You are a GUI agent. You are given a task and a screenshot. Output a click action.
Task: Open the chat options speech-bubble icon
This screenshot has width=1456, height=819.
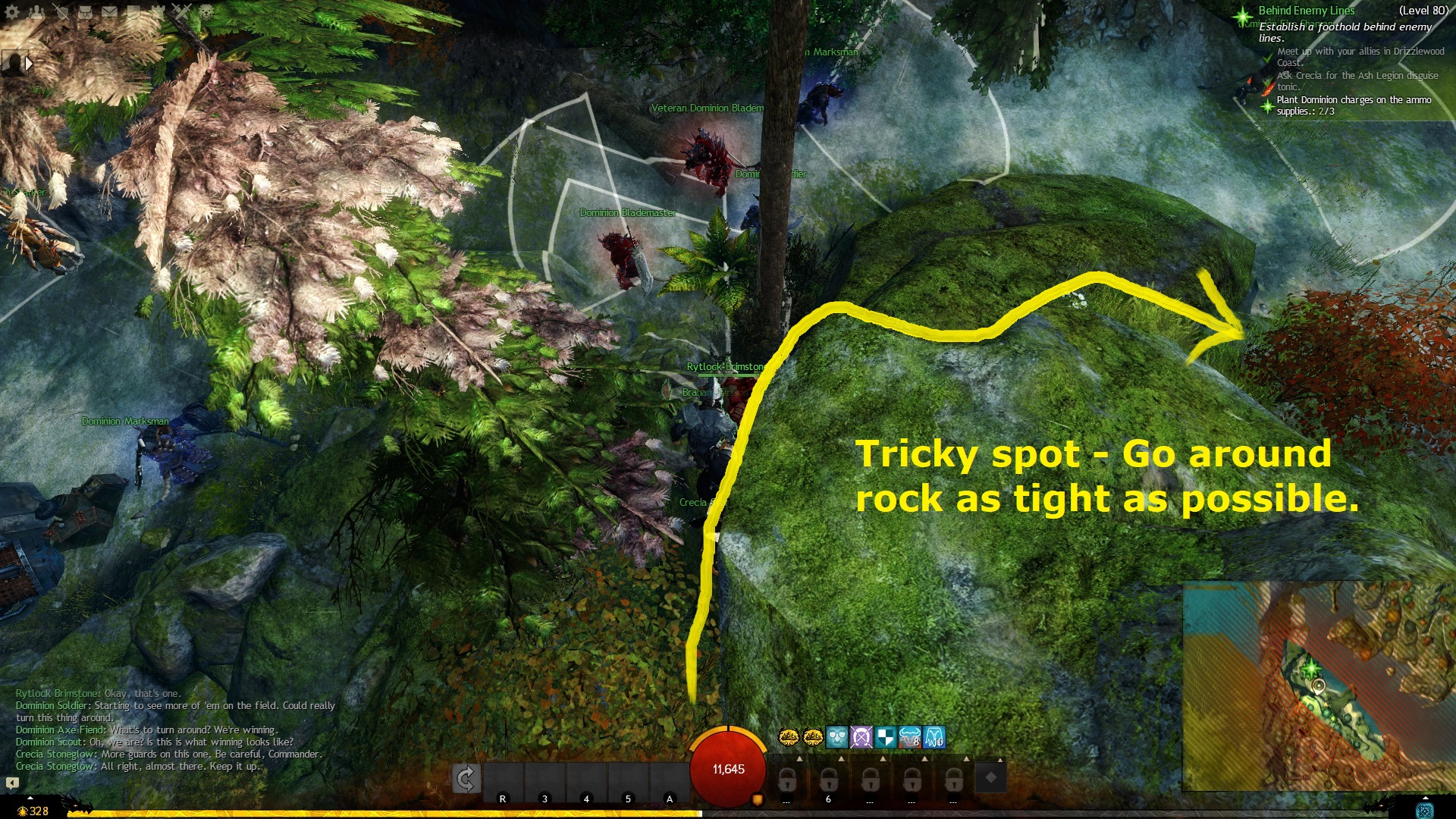[12, 783]
